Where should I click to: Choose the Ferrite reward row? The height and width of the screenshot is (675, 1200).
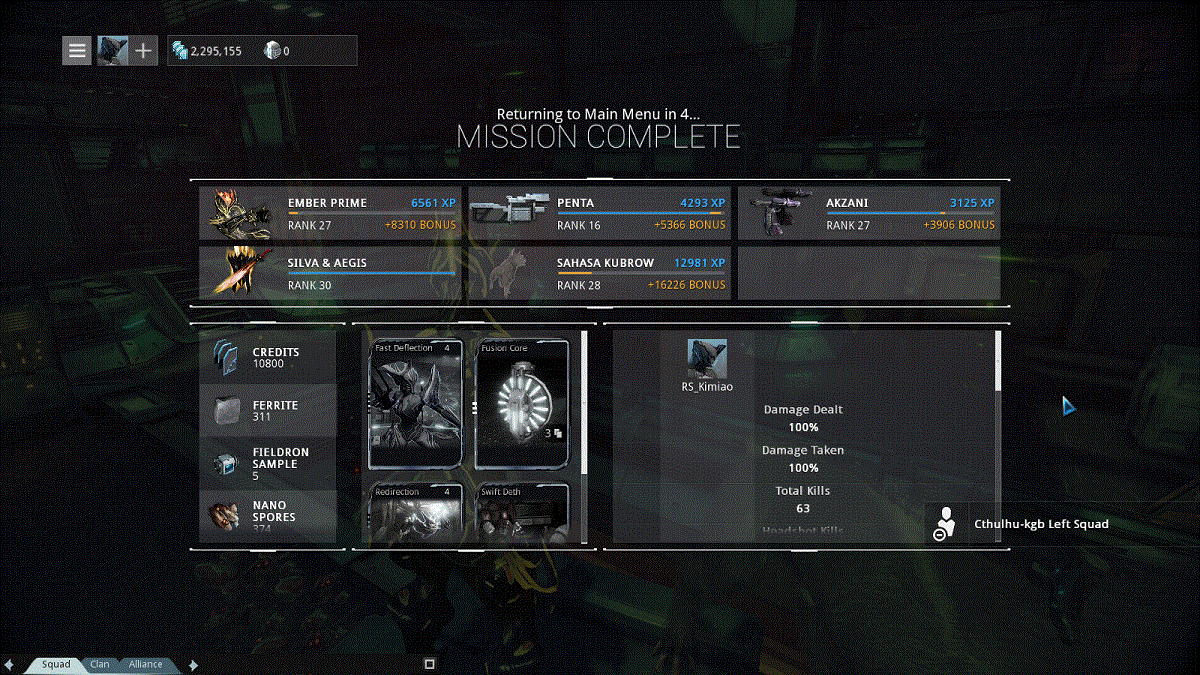pos(268,410)
